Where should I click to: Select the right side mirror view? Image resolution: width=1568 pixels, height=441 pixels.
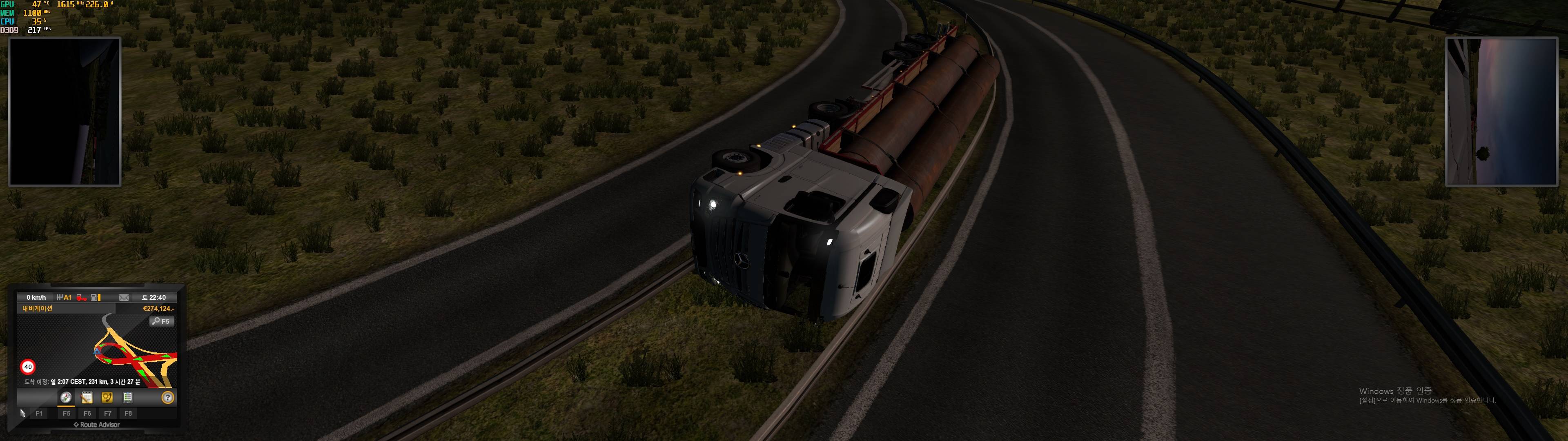[x=1501, y=111]
